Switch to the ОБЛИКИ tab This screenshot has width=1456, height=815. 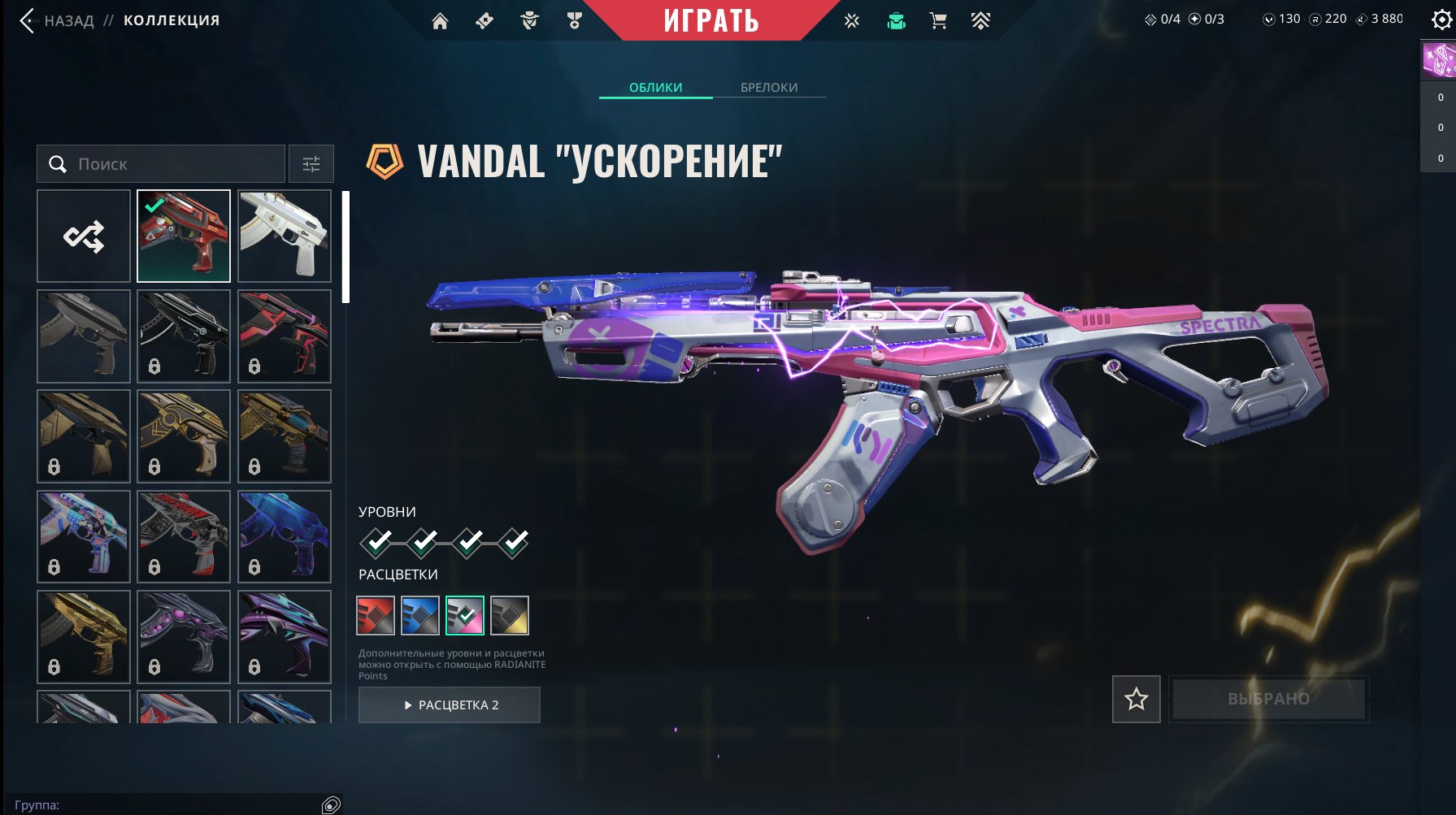(x=655, y=87)
